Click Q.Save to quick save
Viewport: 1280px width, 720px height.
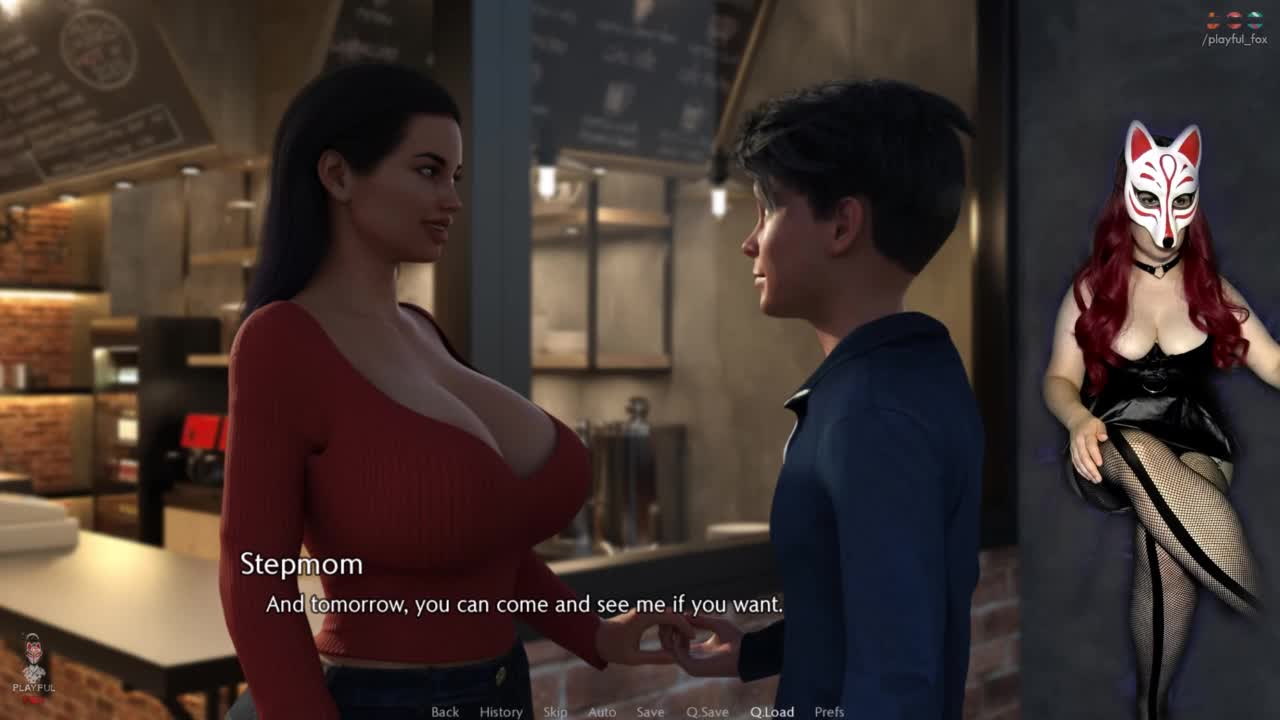click(x=707, y=712)
